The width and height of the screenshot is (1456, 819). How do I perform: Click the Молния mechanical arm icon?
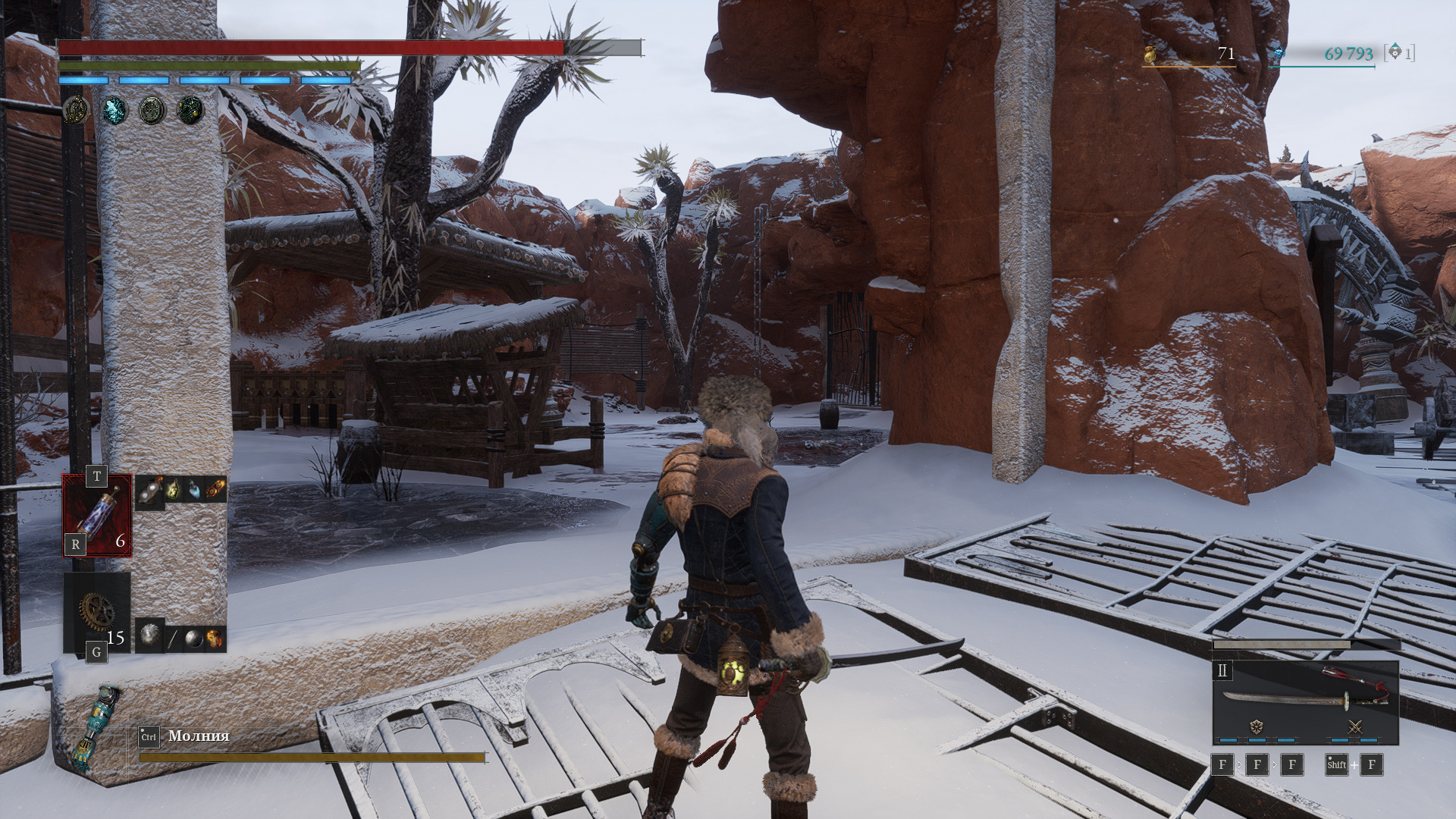click(x=96, y=728)
